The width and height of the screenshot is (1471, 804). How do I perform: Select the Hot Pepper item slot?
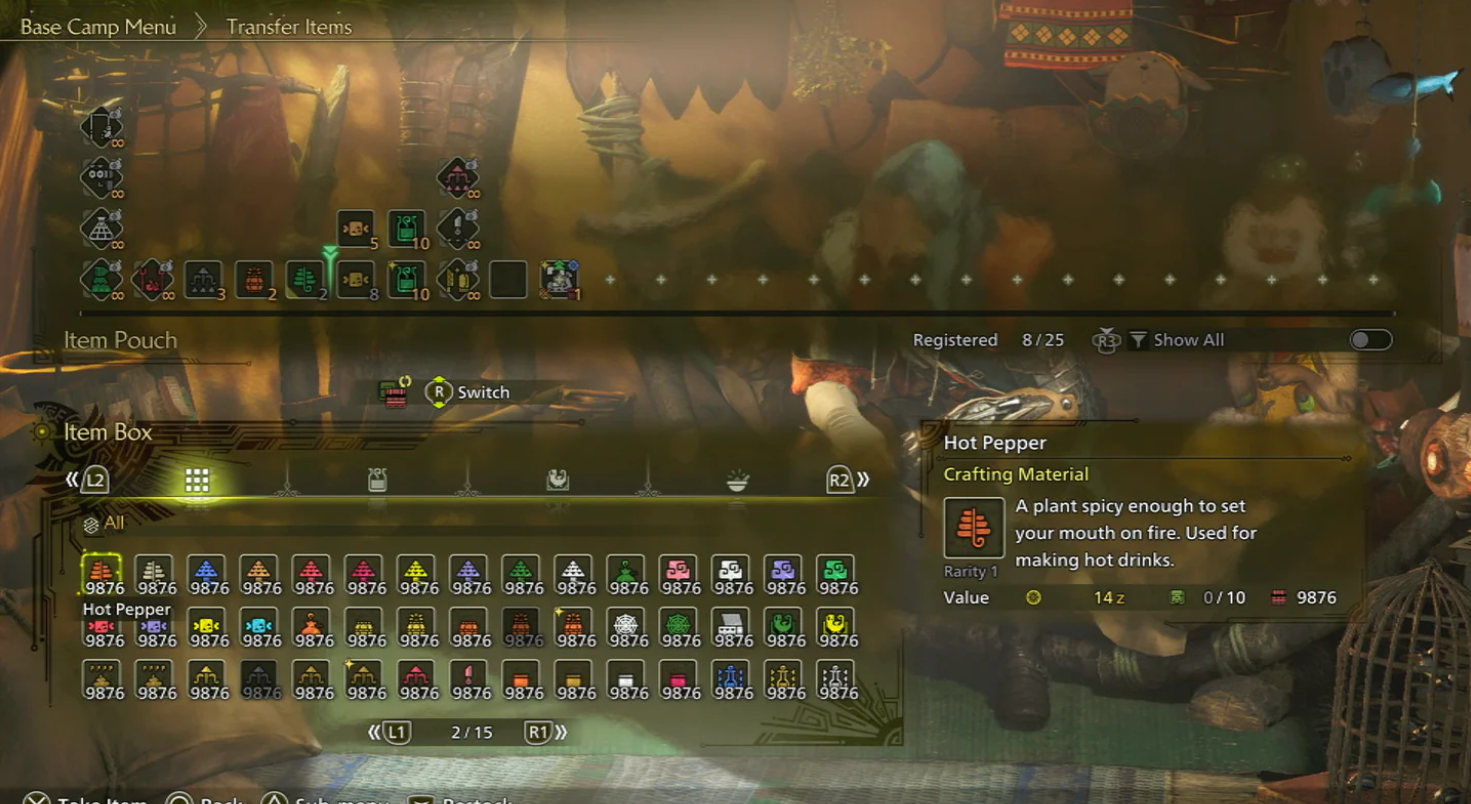coord(101,573)
